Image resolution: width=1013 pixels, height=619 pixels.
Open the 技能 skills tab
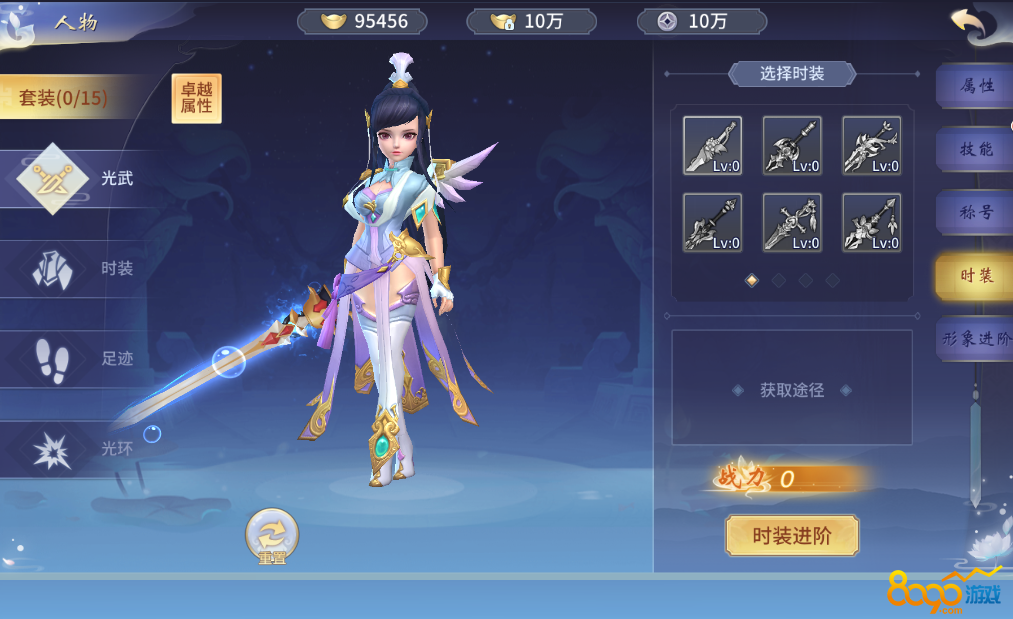975,149
